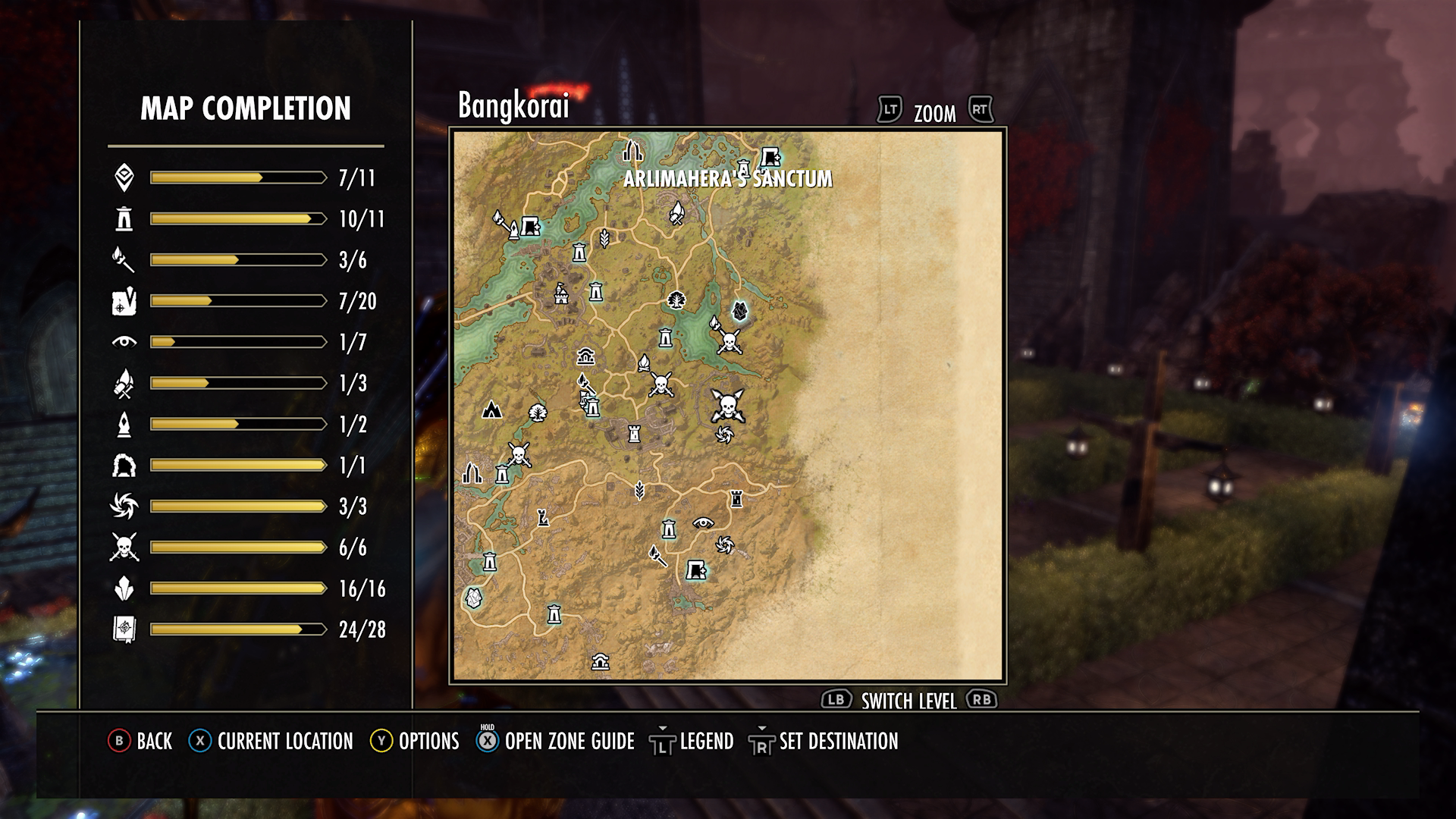This screenshot has height=819, width=1456.
Task: Click Switch Level below the map
Action: coord(908,701)
